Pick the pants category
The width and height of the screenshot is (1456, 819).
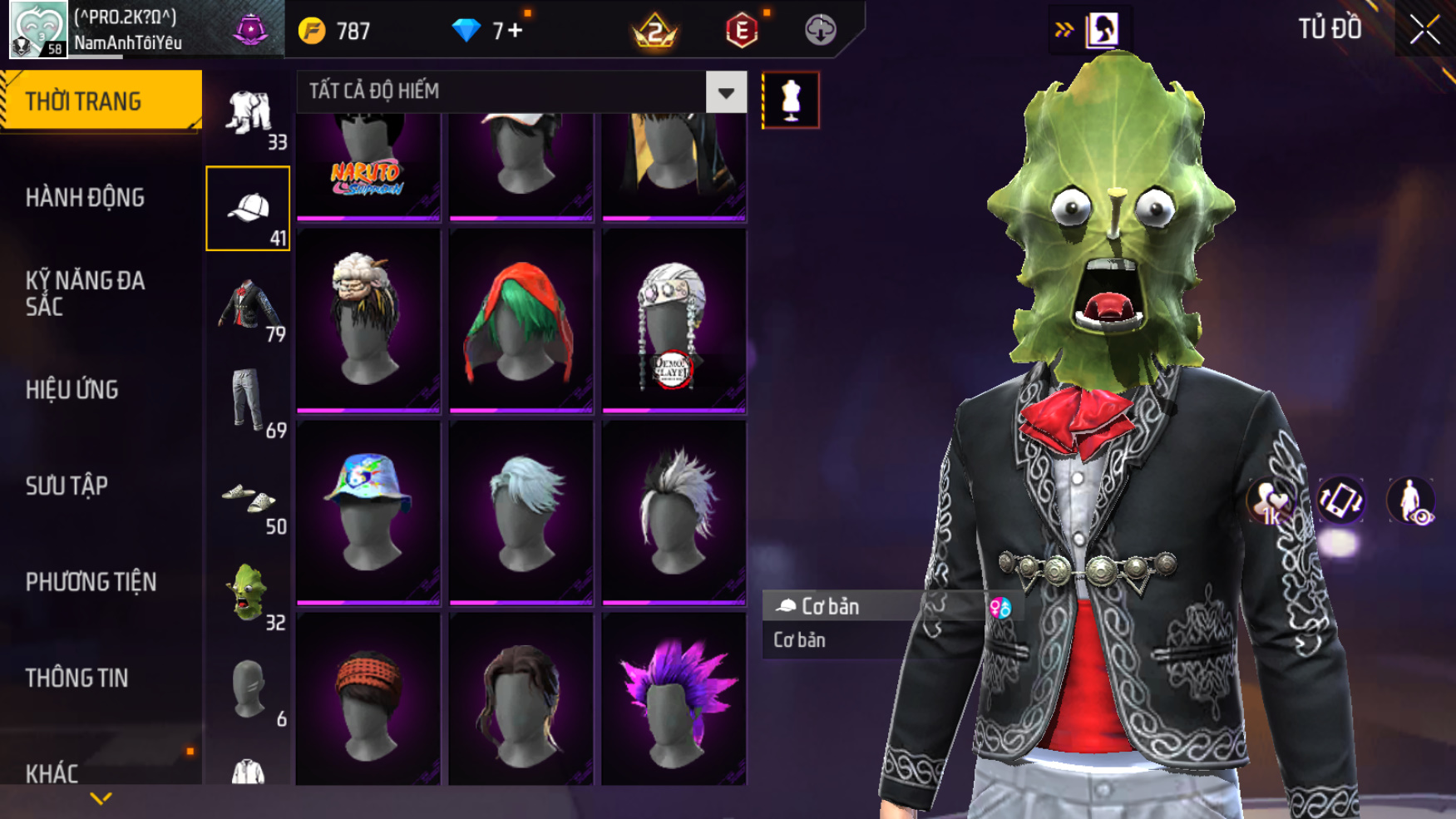pos(248,401)
